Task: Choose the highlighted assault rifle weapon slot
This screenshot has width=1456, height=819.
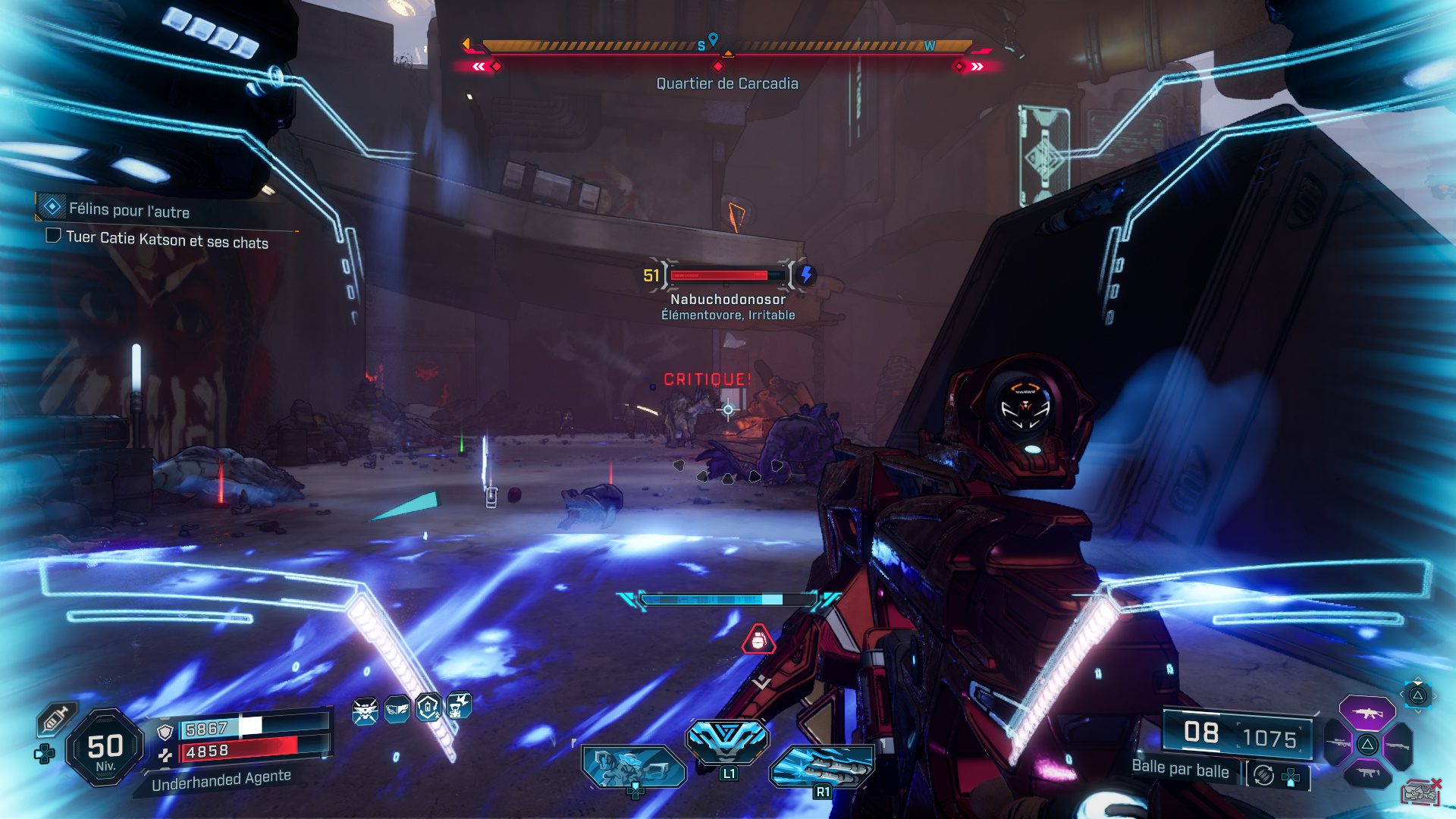Action: [1367, 713]
